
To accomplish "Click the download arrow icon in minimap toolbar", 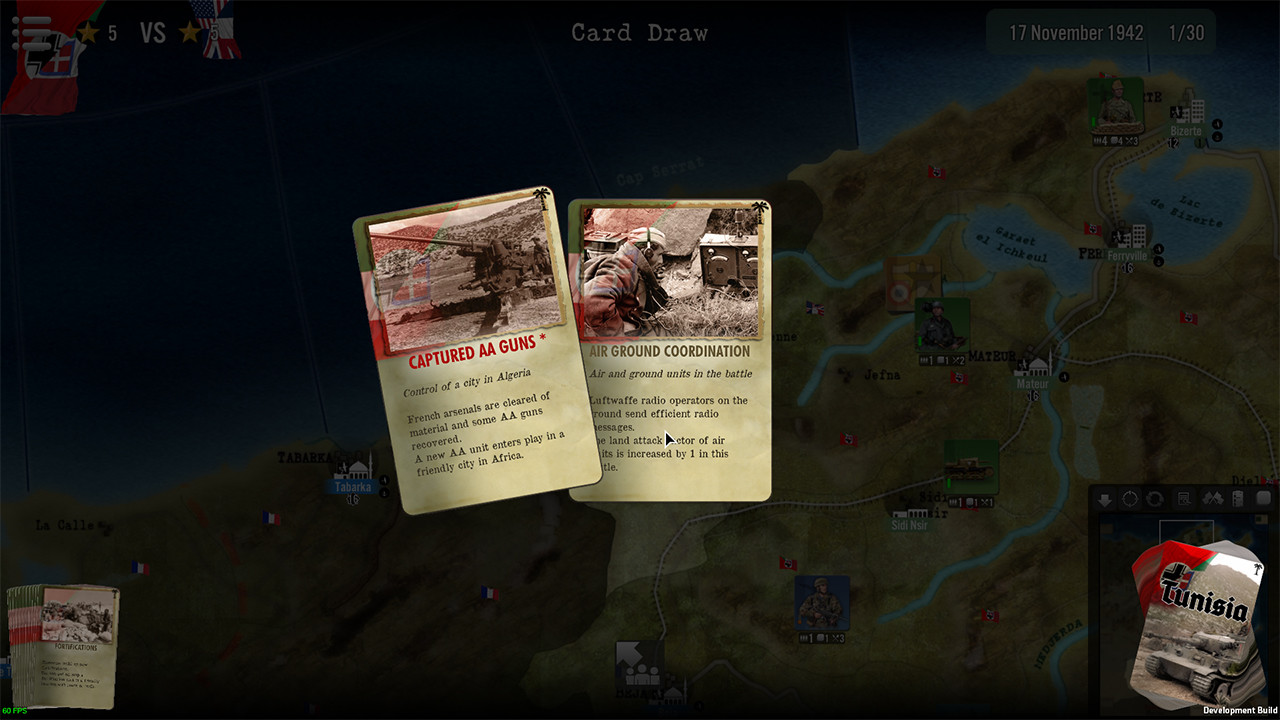I will [1105, 498].
